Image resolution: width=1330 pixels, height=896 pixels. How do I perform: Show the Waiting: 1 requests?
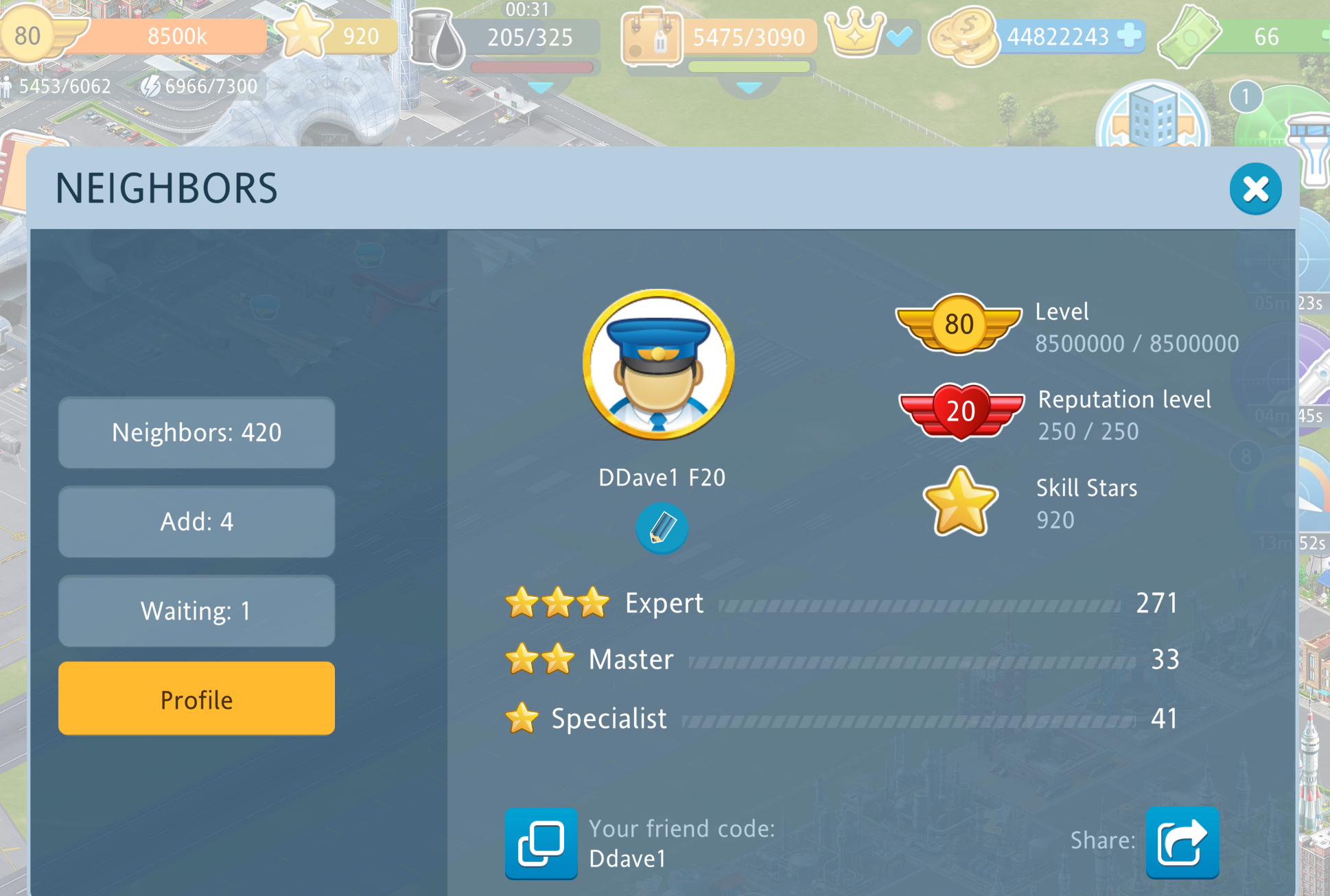tap(197, 611)
